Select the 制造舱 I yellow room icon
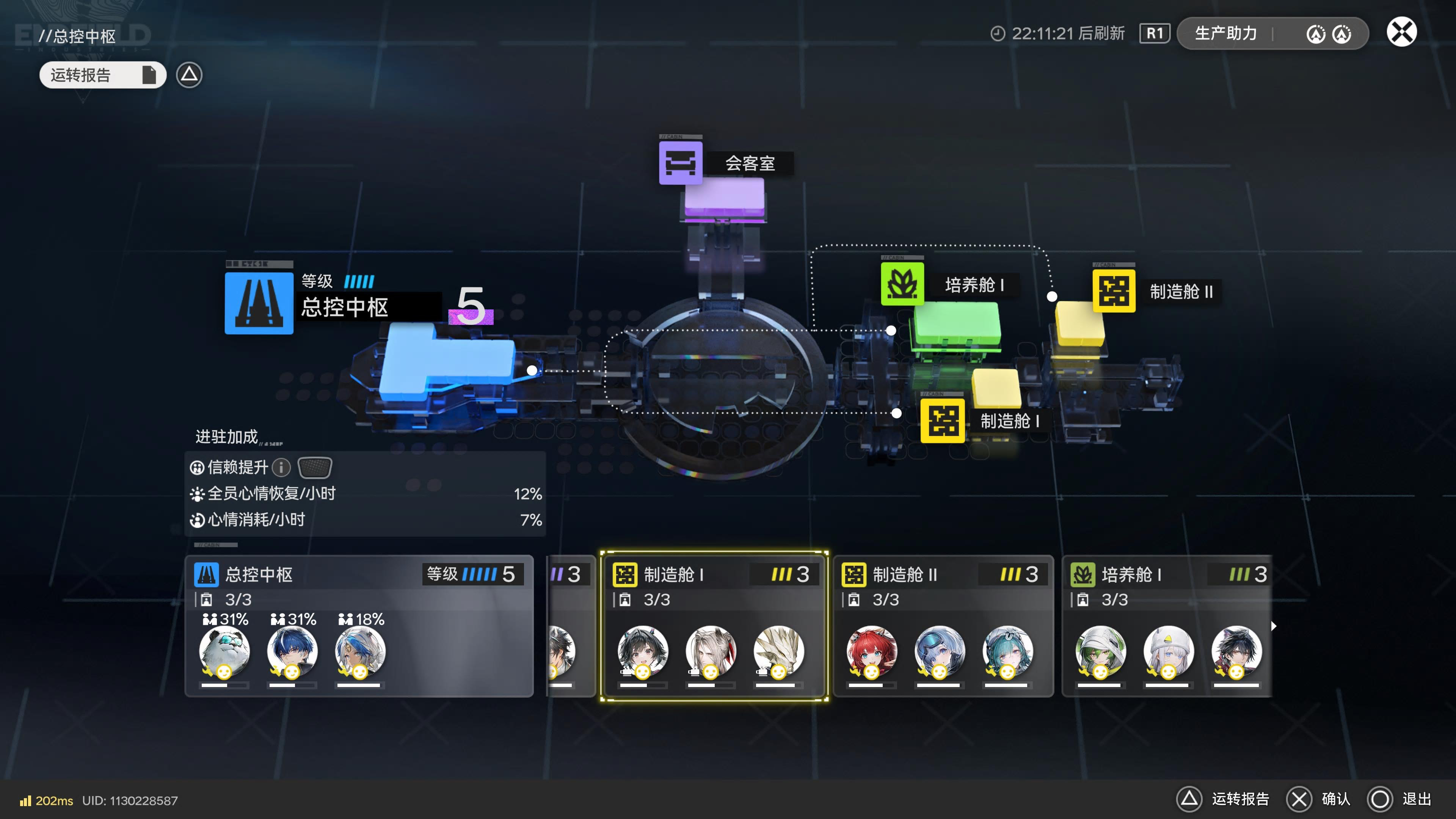1456x819 pixels. pyautogui.click(x=942, y=421)
